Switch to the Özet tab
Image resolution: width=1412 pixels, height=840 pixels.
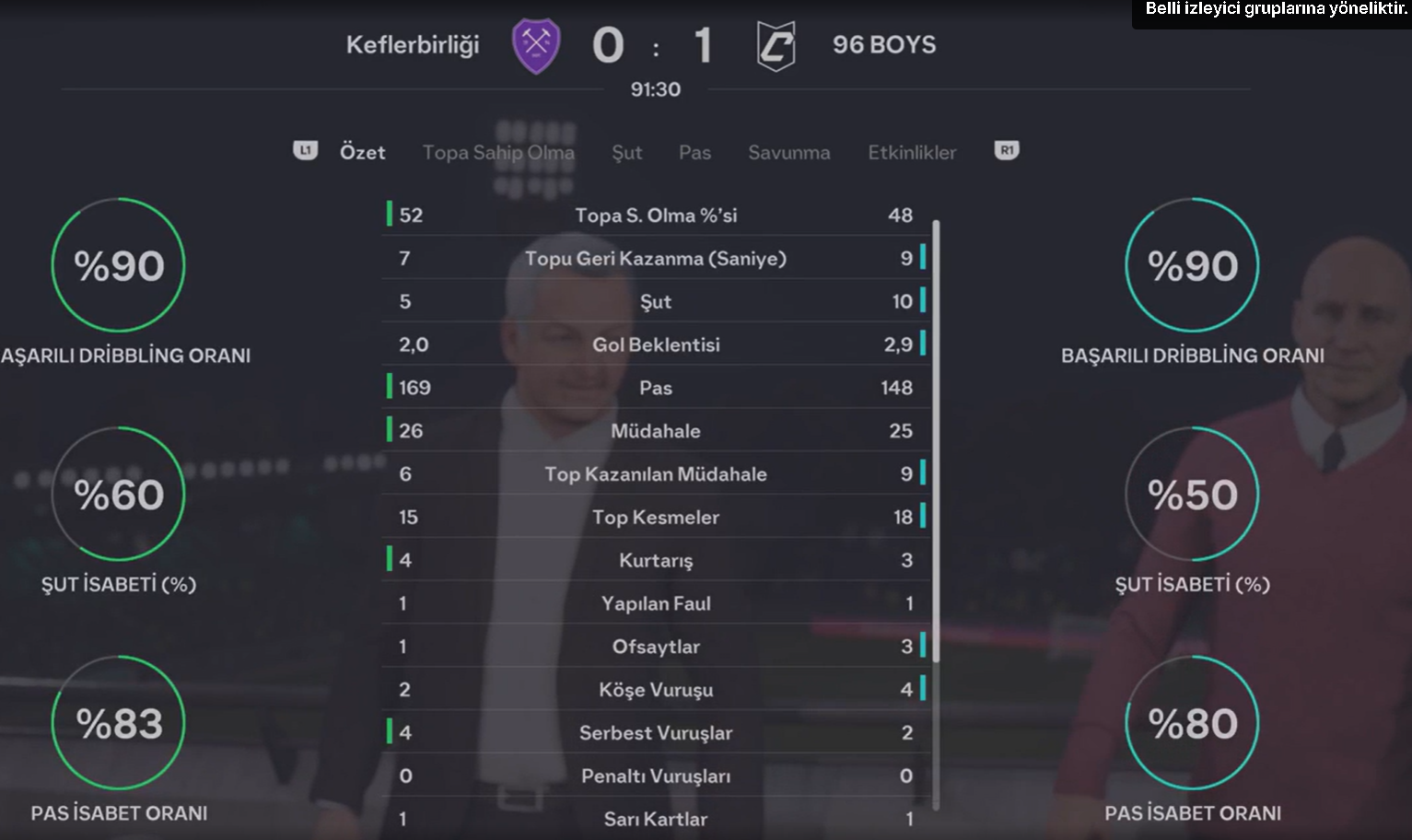pos(362,152)
